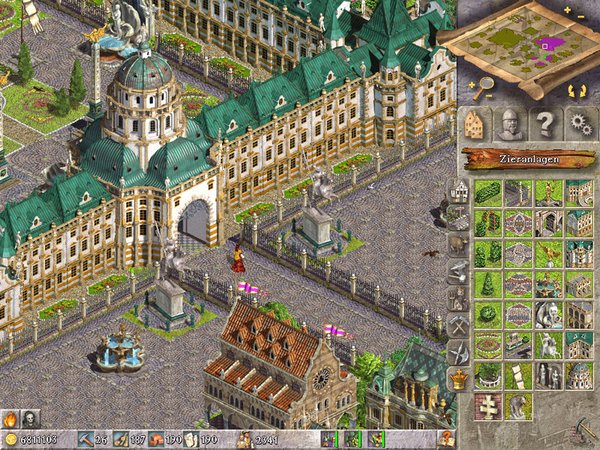This screenshot has height=450, width=600.
Task: Choose the single conifer tree ornament
Action: point(488,284)
